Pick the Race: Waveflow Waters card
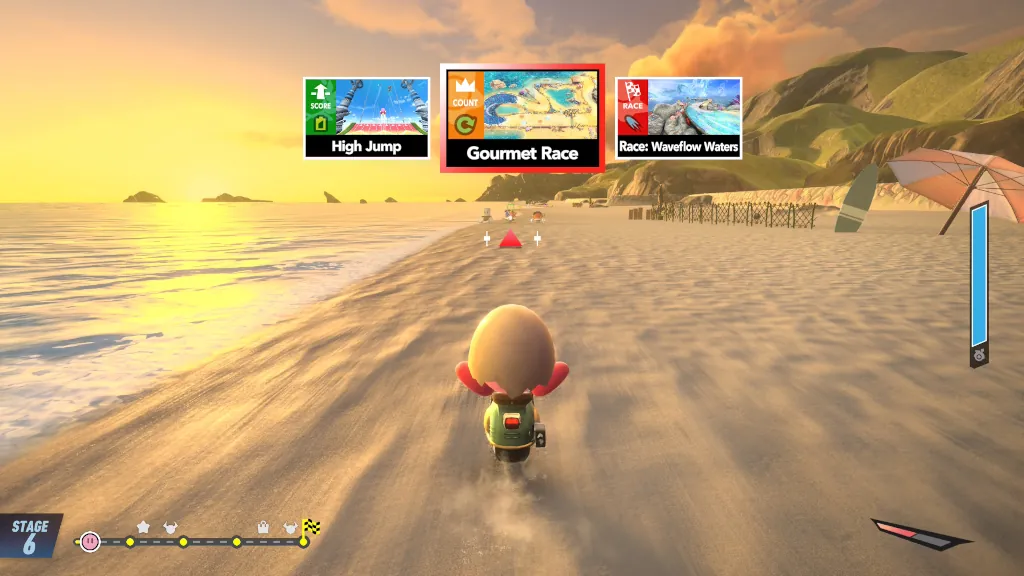The image size is (1024, 576). click(679, 118)
